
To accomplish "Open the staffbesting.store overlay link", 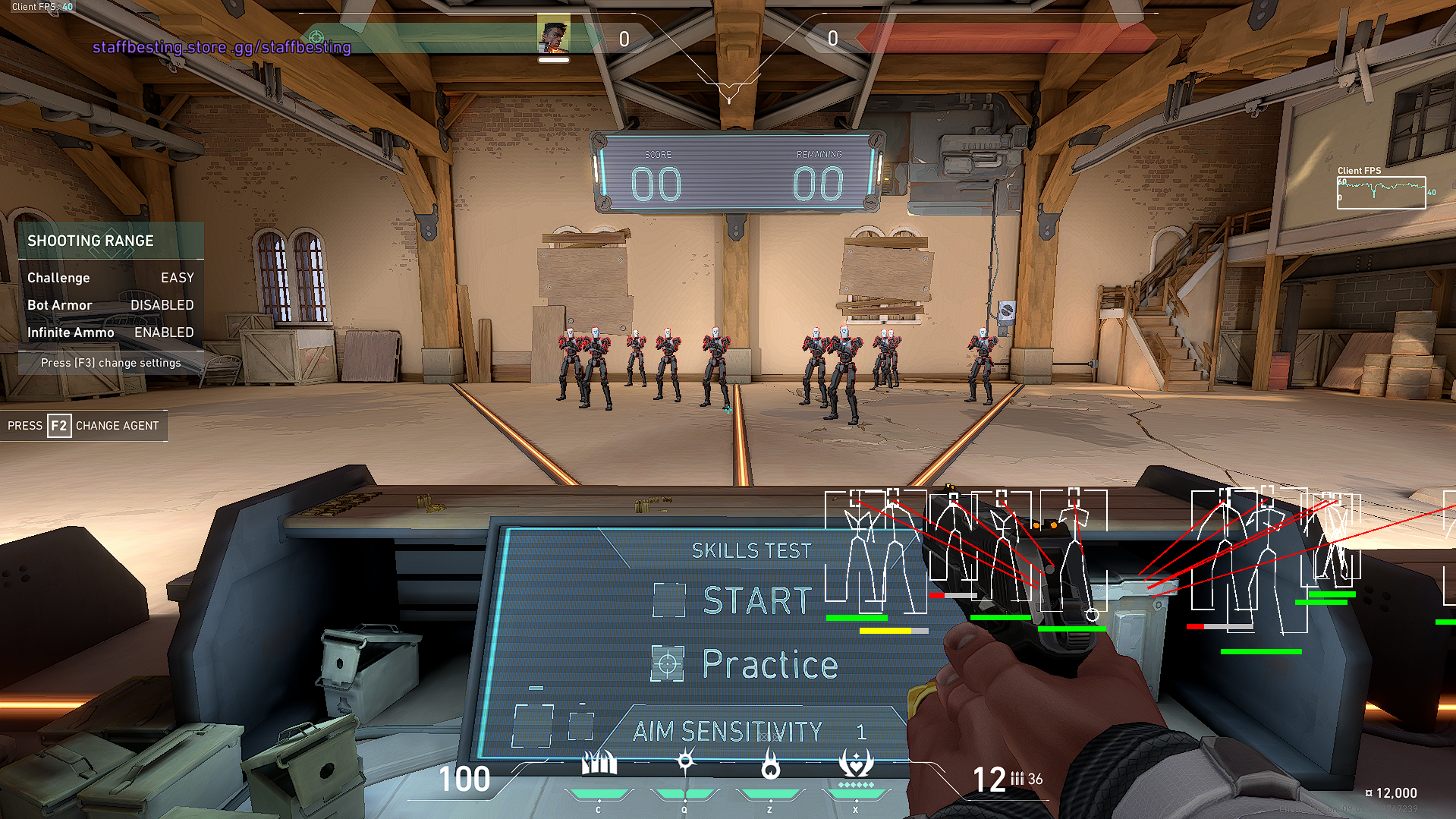I will click(222, 47).
